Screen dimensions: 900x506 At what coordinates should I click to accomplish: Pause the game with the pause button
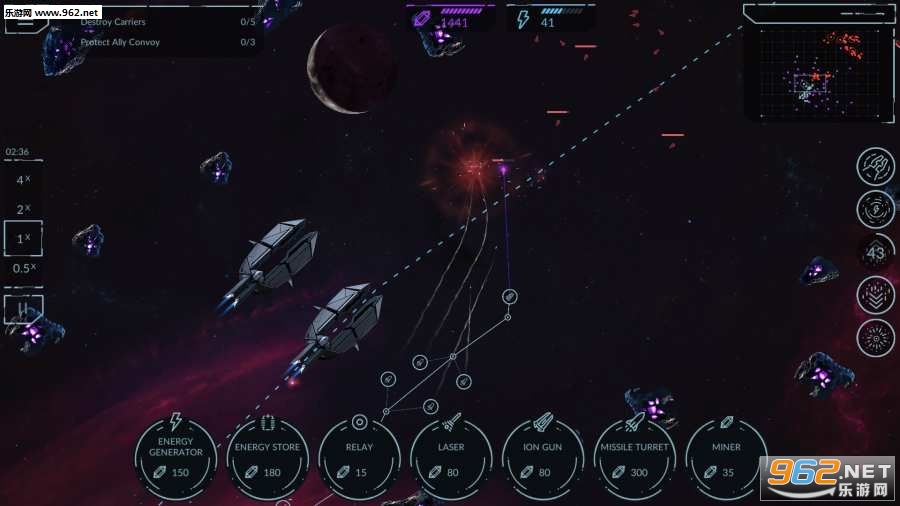click(23, 309)
